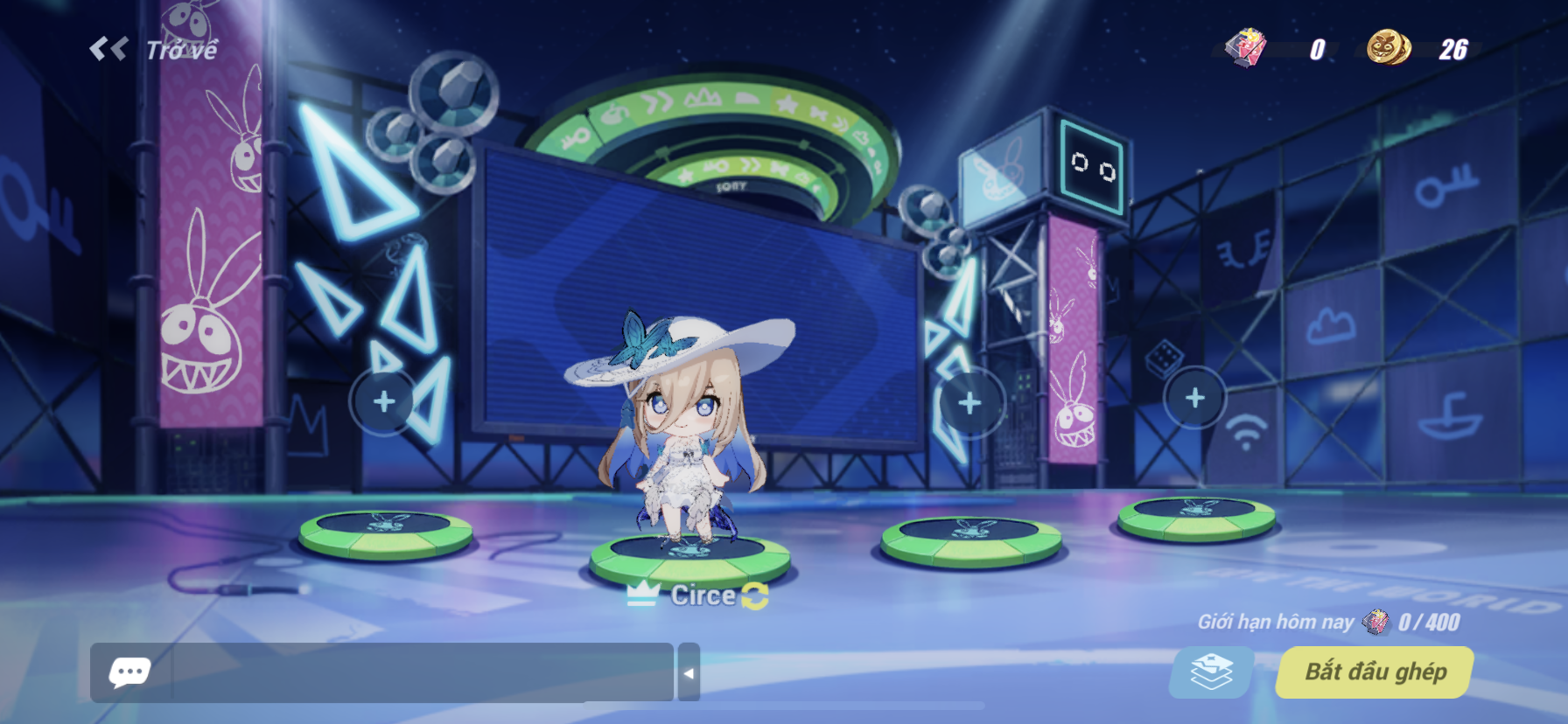Click the 0/400 daily limit progress indicator
This screenshot has height=724, width=1568.
pos(1427,623)
